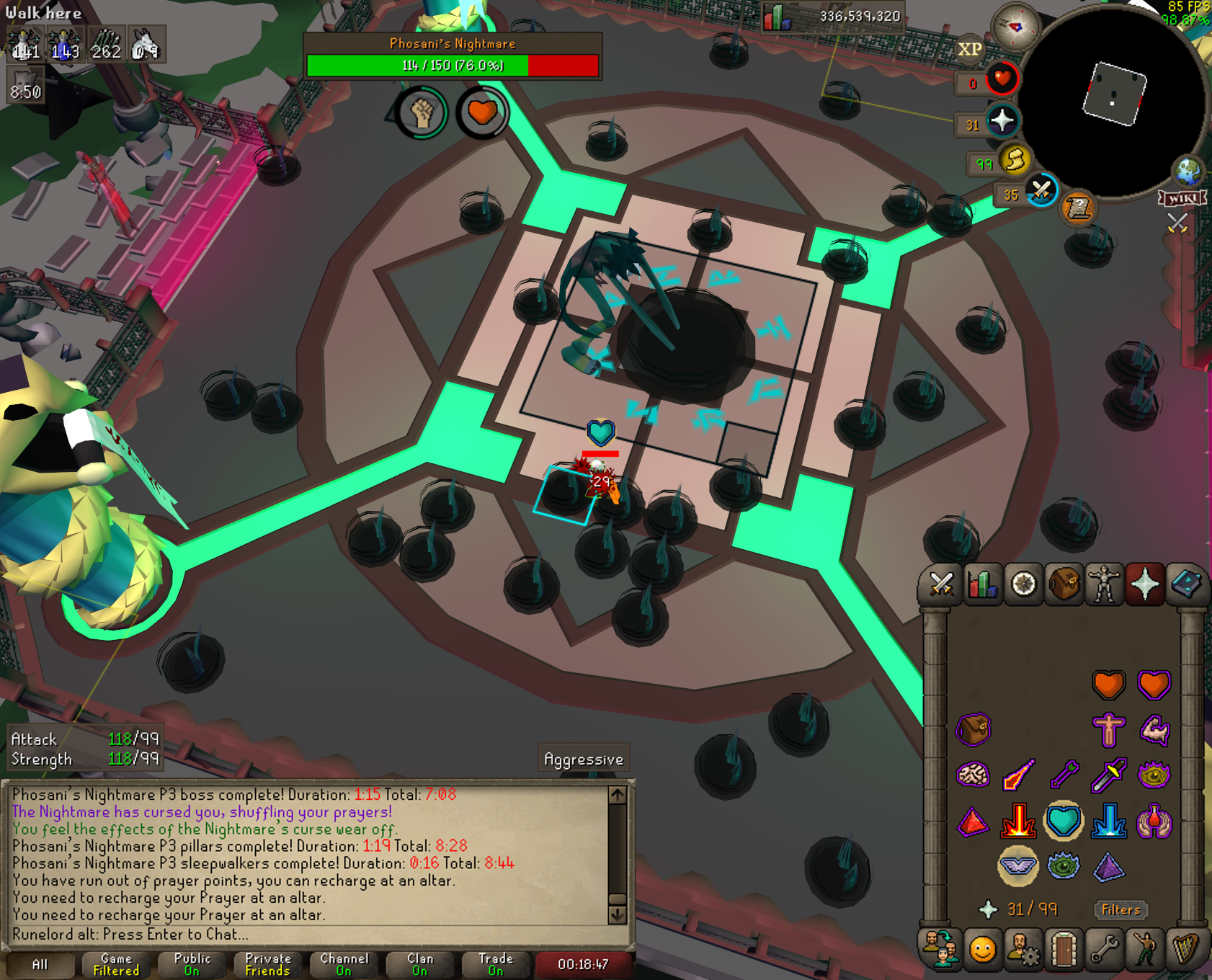Show the Worn Equipment tab

click(1105, 584)
